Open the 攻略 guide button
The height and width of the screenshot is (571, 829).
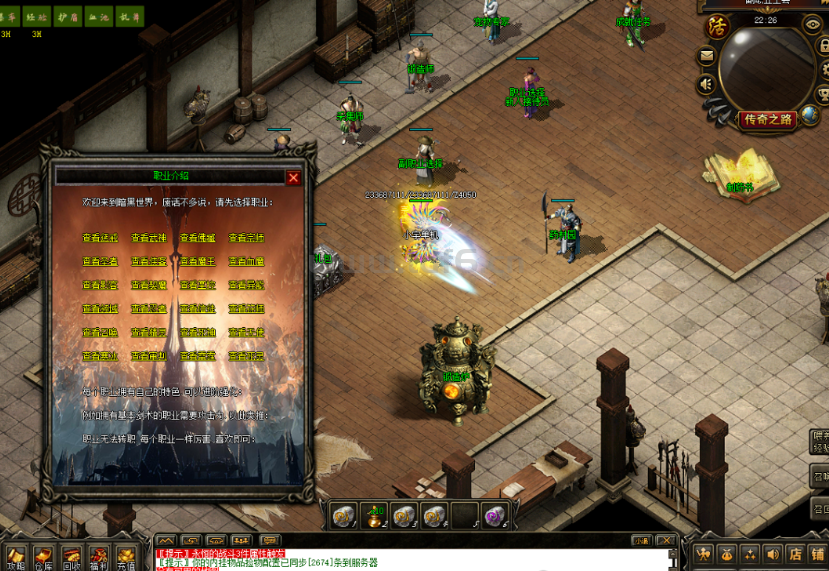(x=15, y=556)
